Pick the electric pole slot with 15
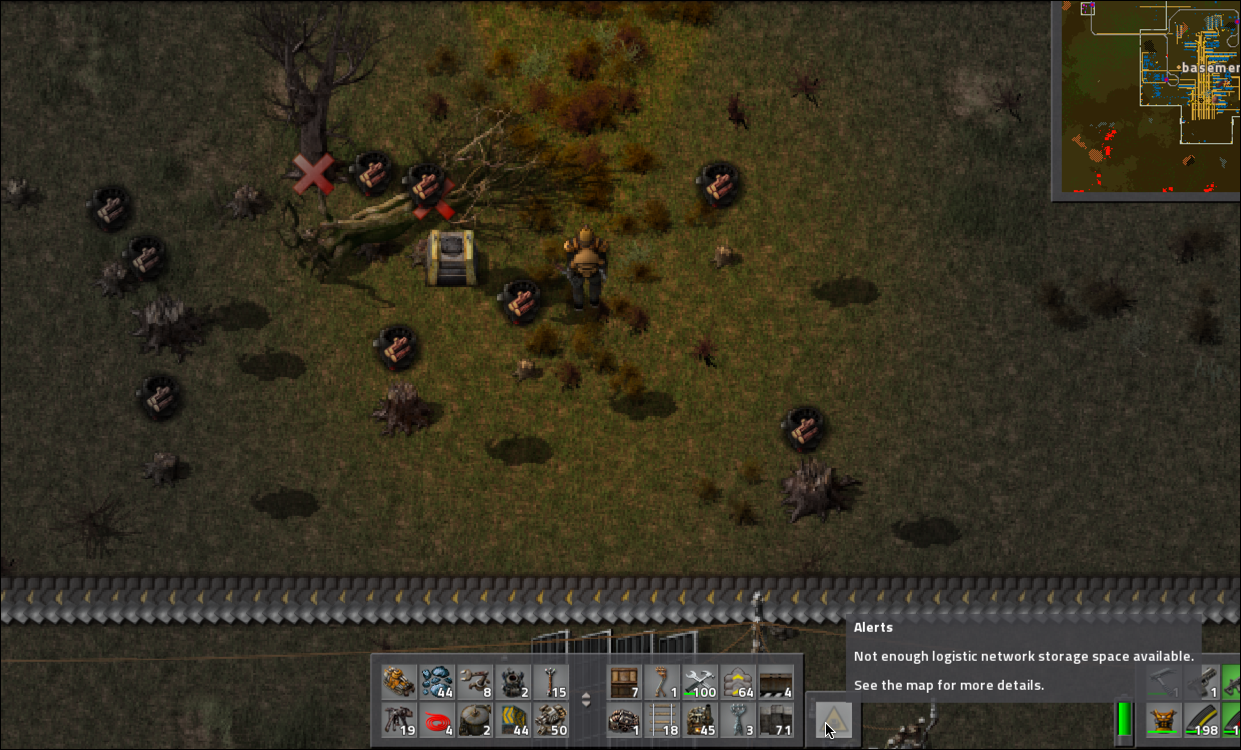This screenshot has height=750, width=1241. pos(550,683)
